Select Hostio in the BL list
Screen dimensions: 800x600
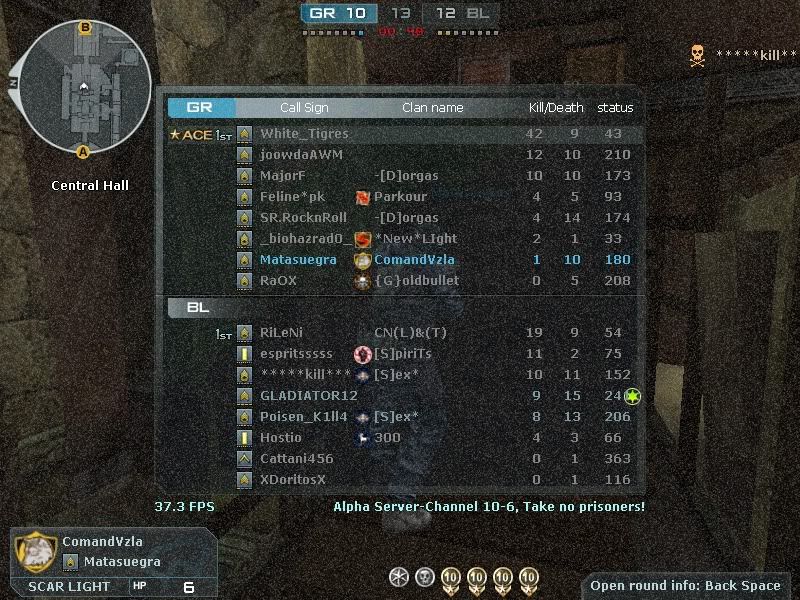280,438
